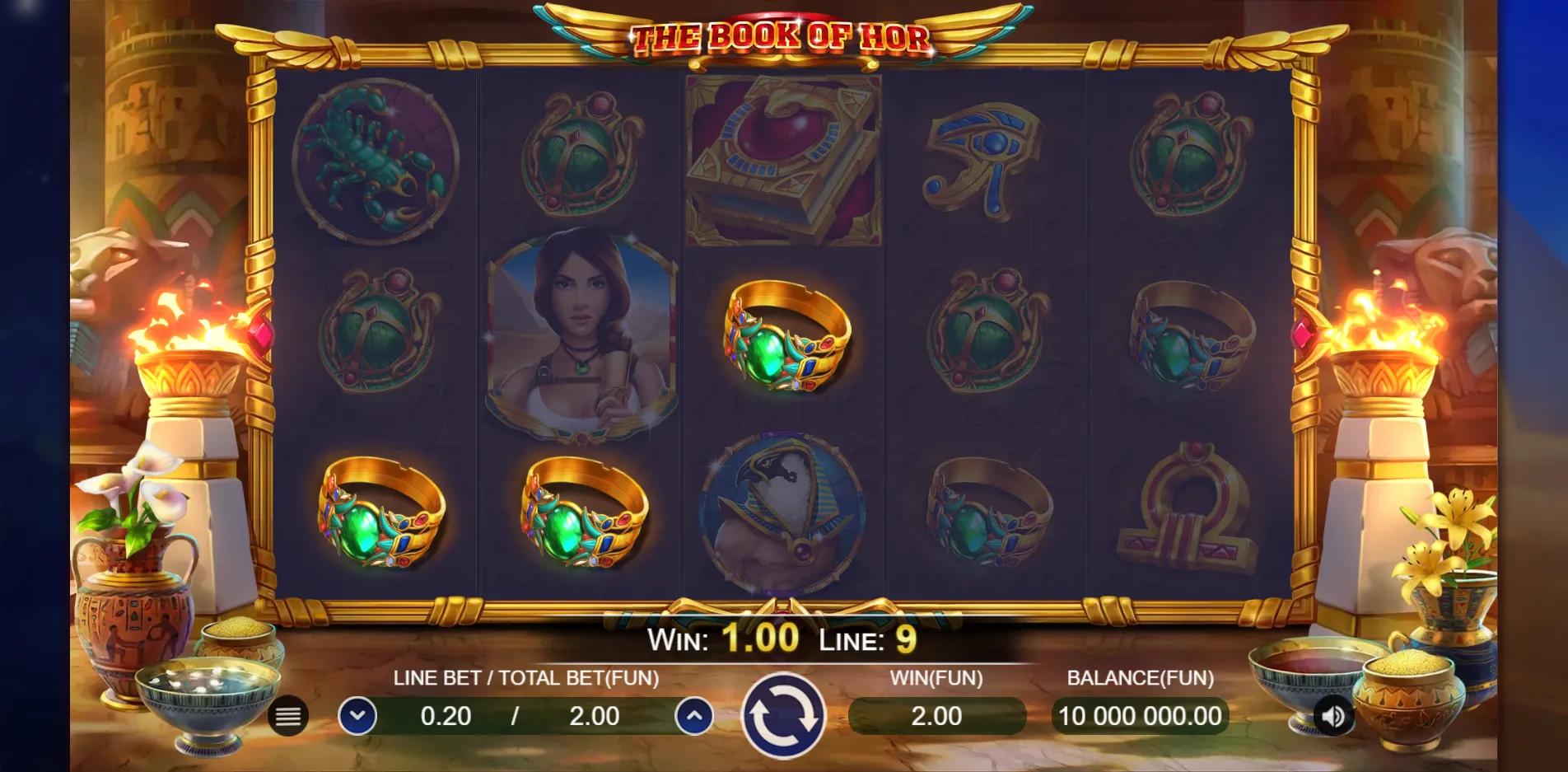Expand bet options from the blue chevron control

(x=360, y=715)
